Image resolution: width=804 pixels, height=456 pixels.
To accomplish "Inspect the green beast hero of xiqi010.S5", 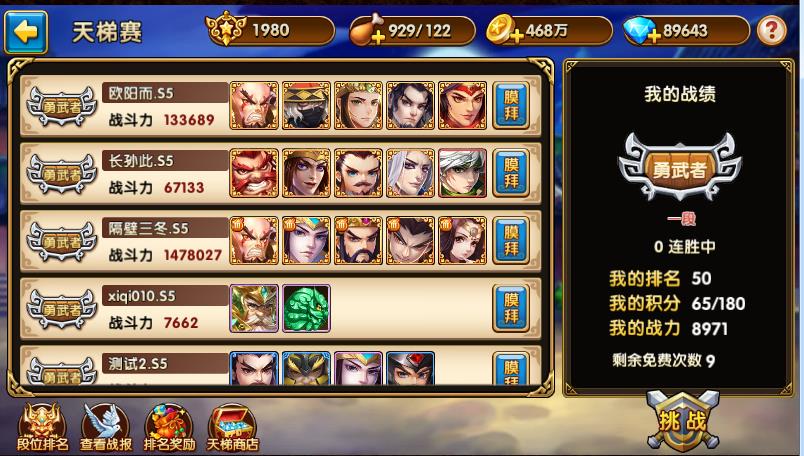I will [306, 309].
